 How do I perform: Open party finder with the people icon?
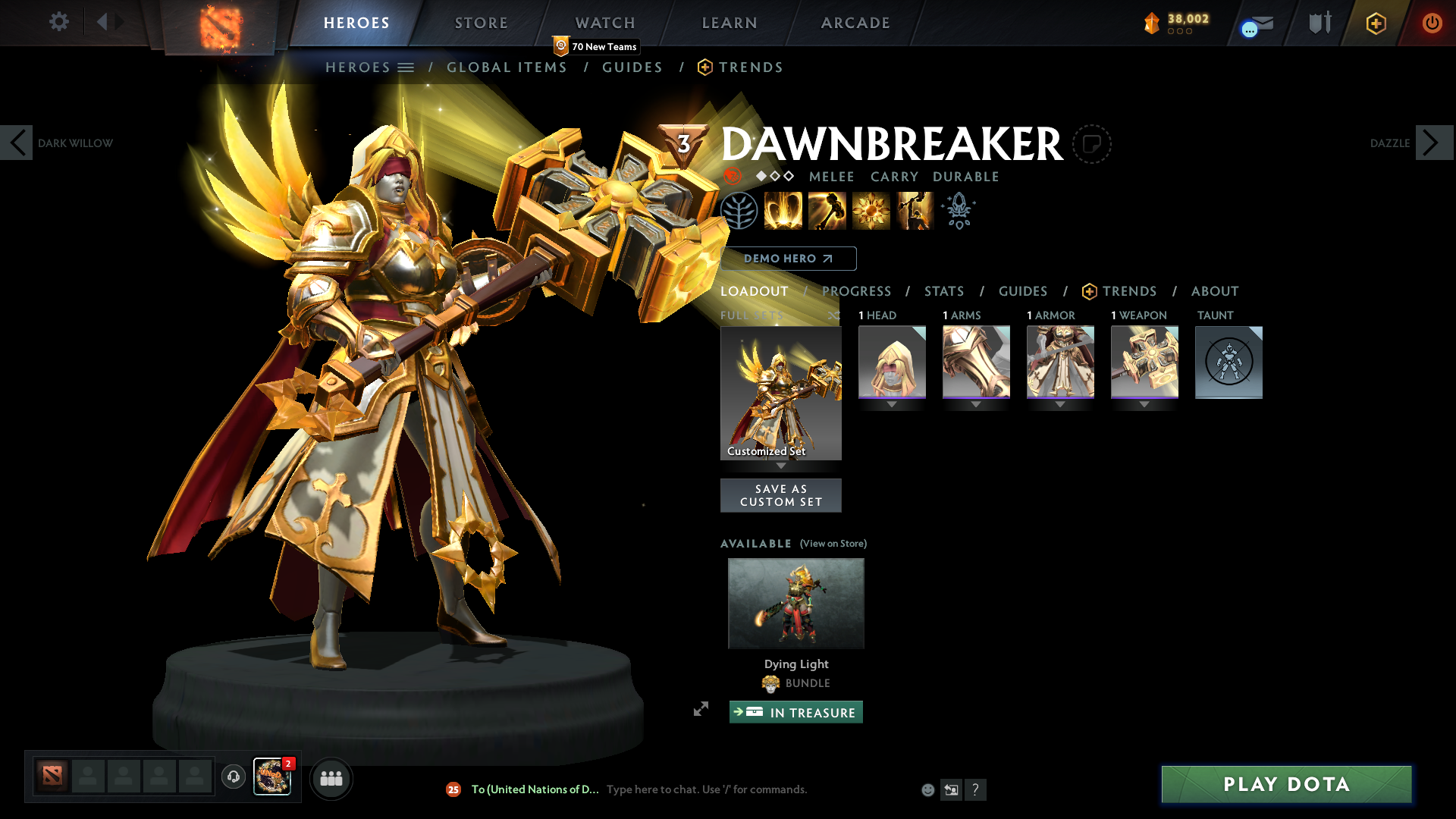331,778
